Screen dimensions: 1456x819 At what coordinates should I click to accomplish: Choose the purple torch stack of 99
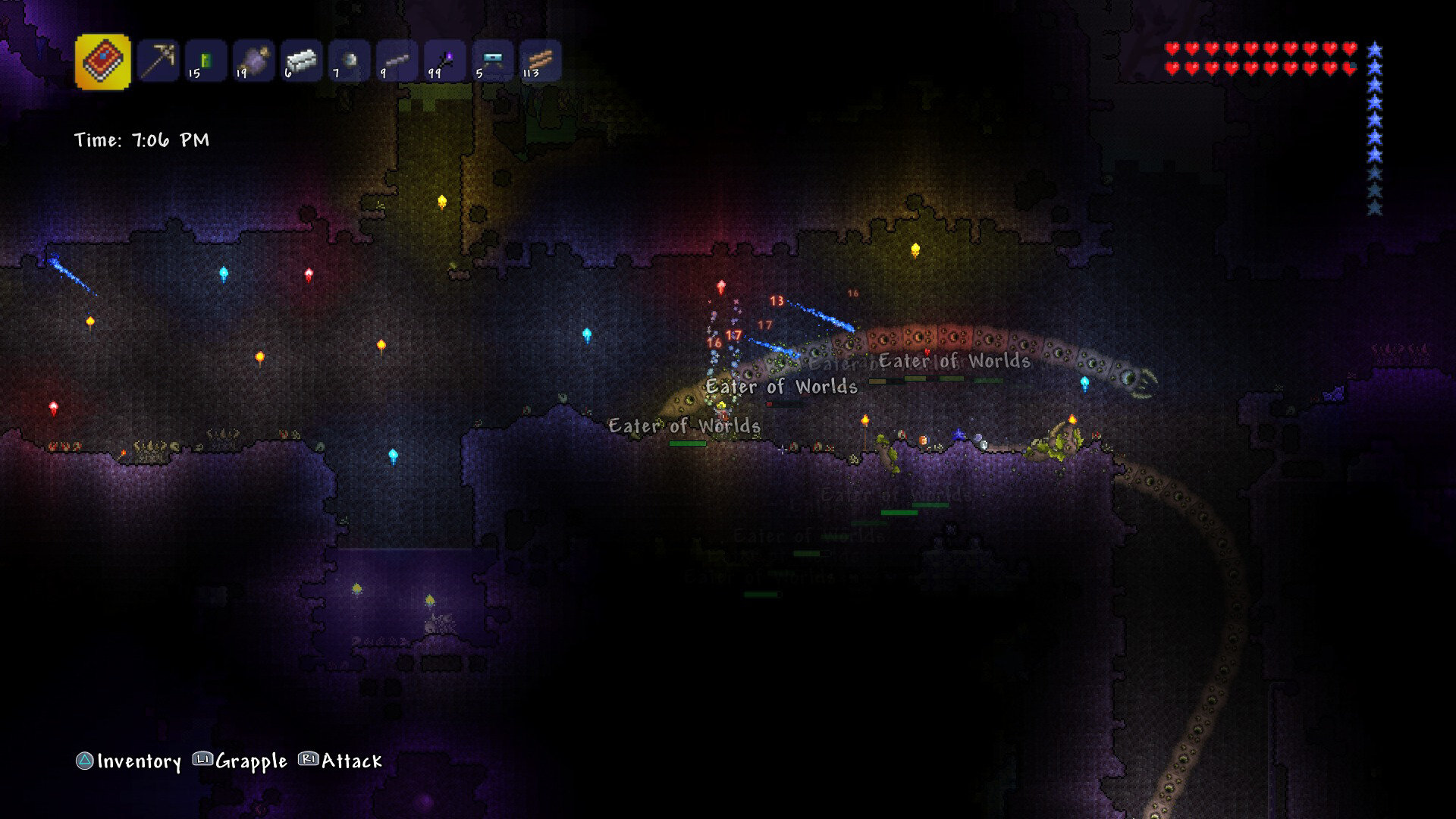pyautogui.click(x=445, y=61)
